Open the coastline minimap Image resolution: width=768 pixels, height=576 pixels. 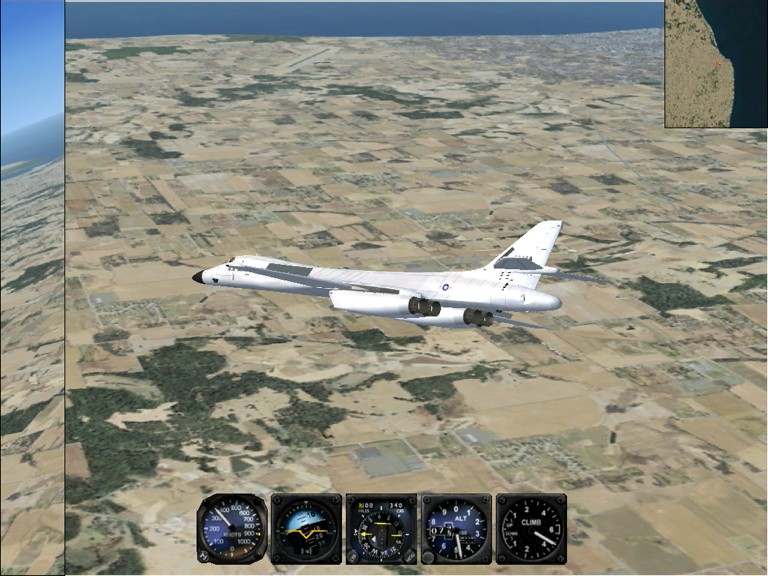pyautogui.click(x=716, y=63)
